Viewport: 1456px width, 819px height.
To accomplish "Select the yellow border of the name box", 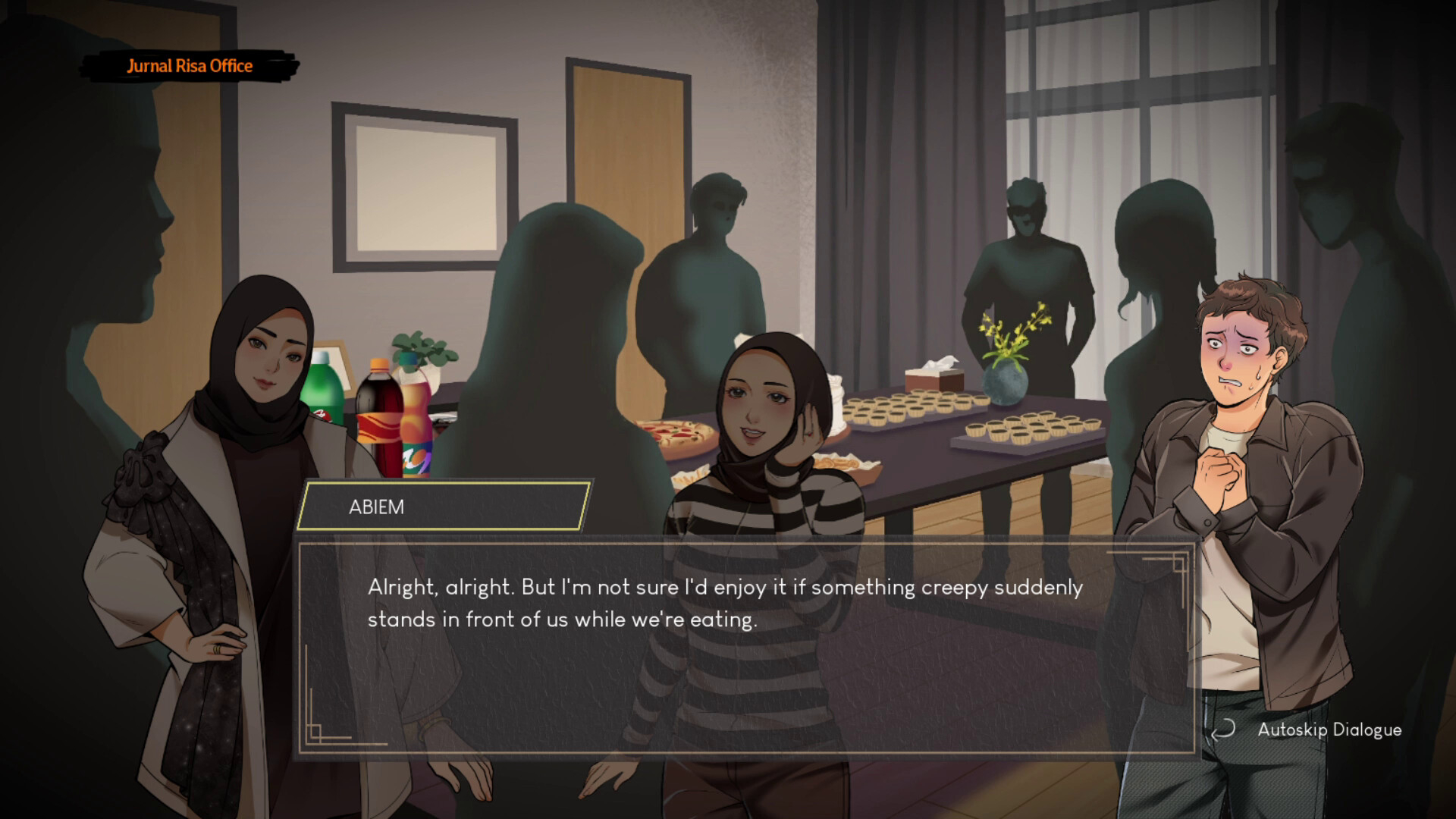I will point(444,481).
